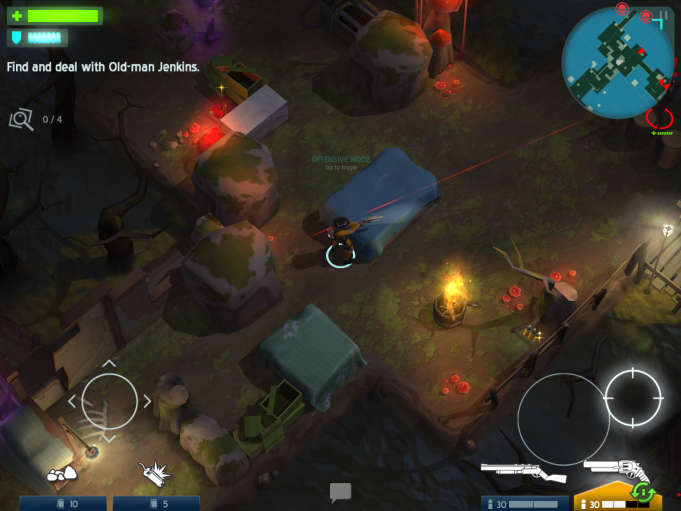Select the shotgun weapon slot
The height and width of the screenshot is (511, 681).
pyautogui.click(x=524, y=472)
